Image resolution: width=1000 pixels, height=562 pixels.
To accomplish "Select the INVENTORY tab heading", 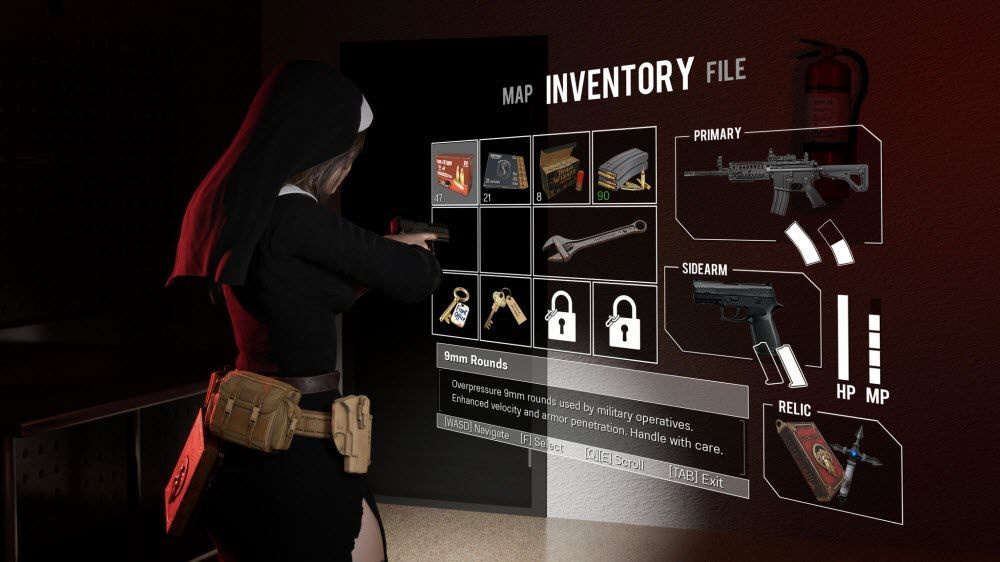I will coord(619,81).
